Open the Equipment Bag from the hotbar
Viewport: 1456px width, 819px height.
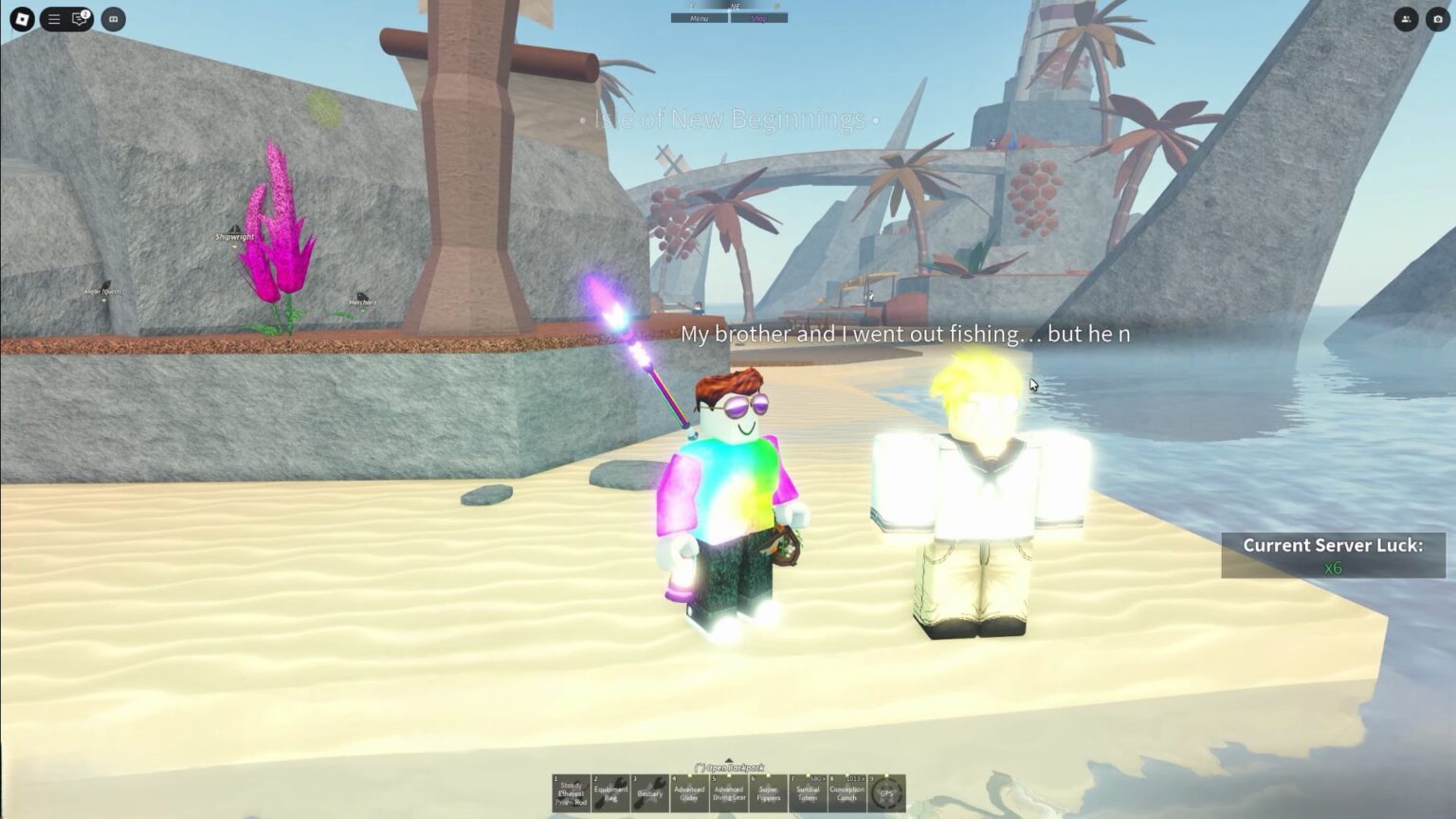point(610,794)
